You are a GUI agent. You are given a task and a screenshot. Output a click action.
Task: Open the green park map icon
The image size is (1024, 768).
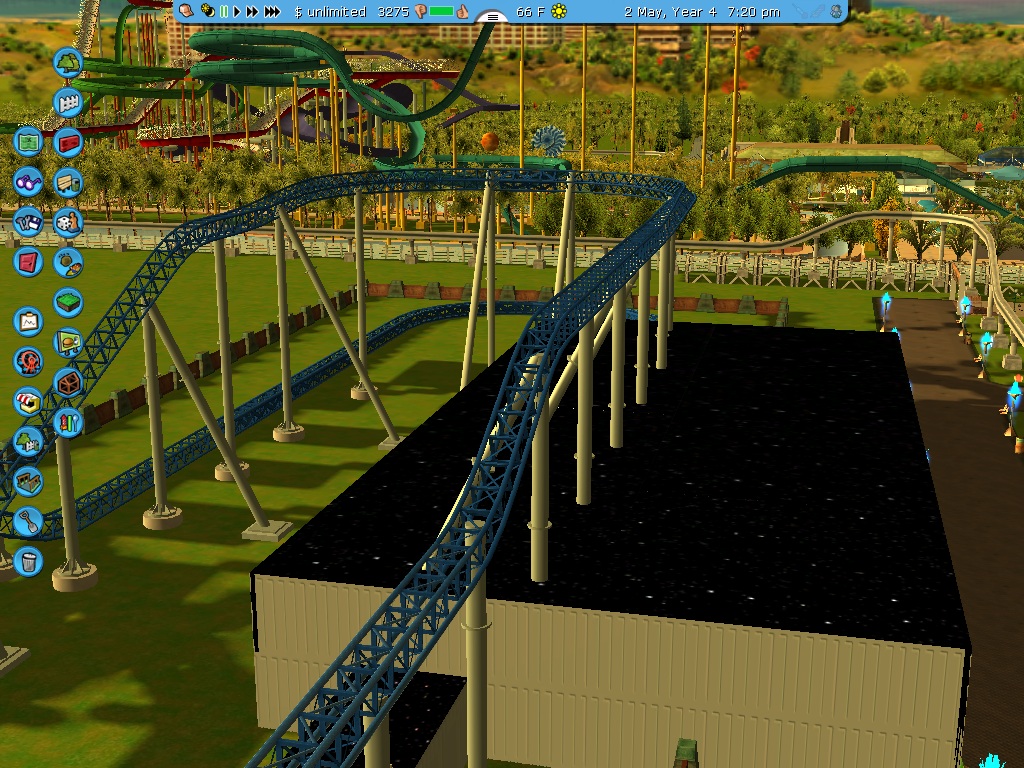coord(28,142)
